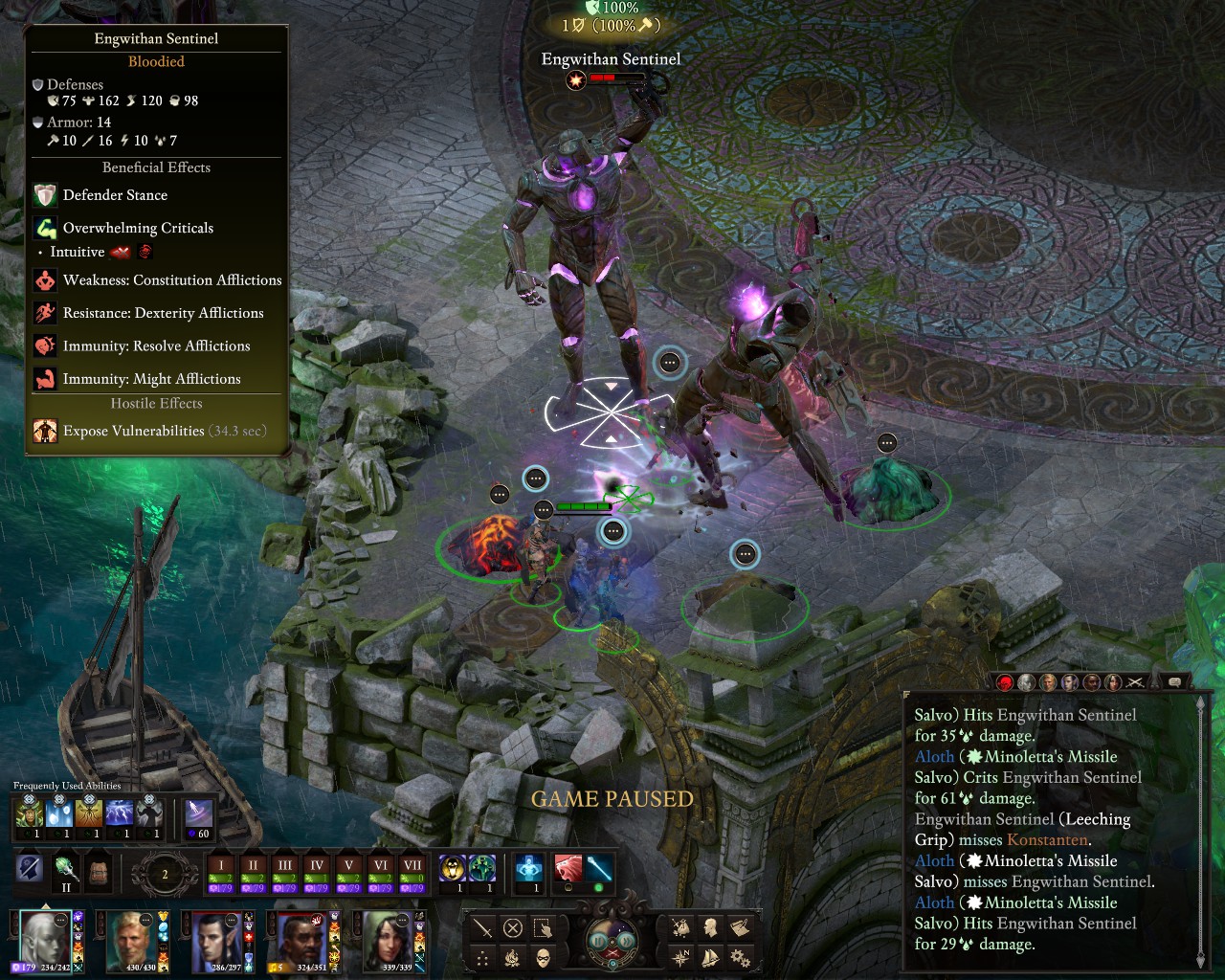Switch combat log to the speech bubble tab

tap(1174, 681)
